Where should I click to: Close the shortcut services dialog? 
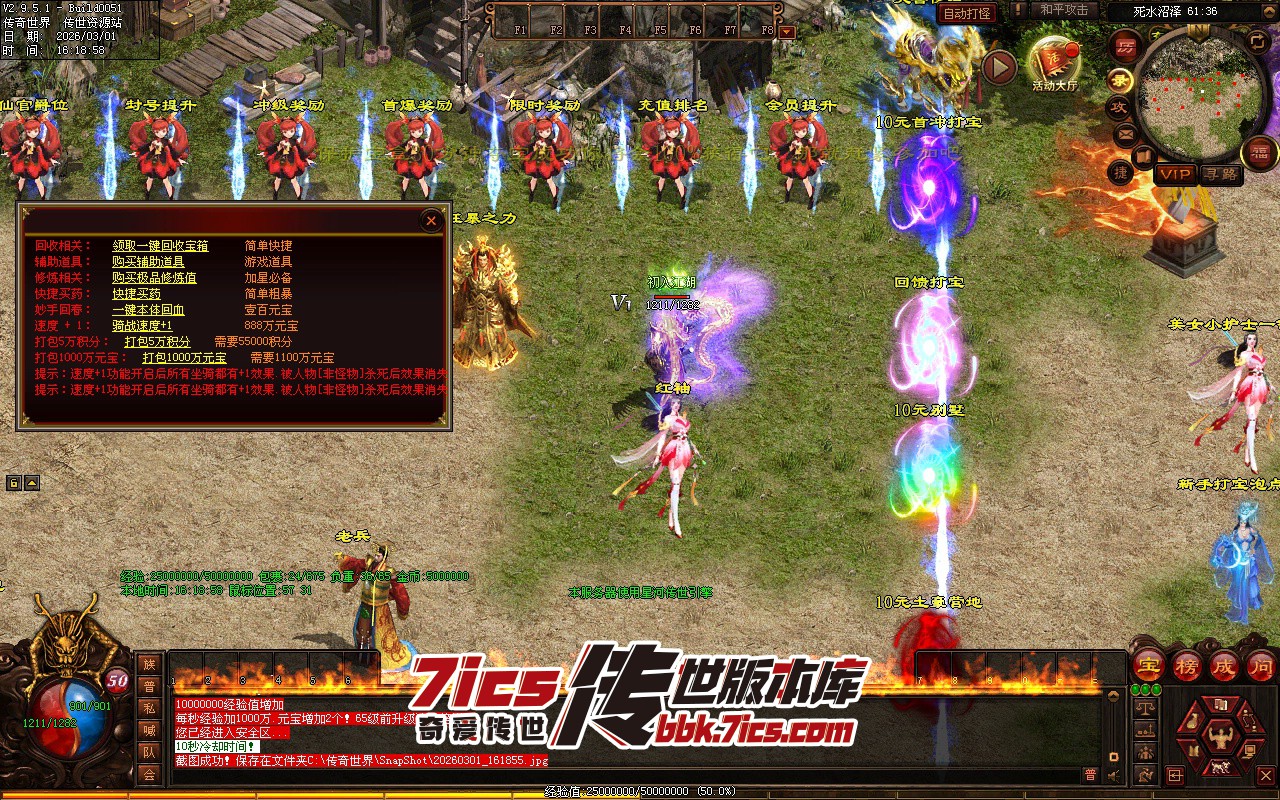click(x=431, y=221)
